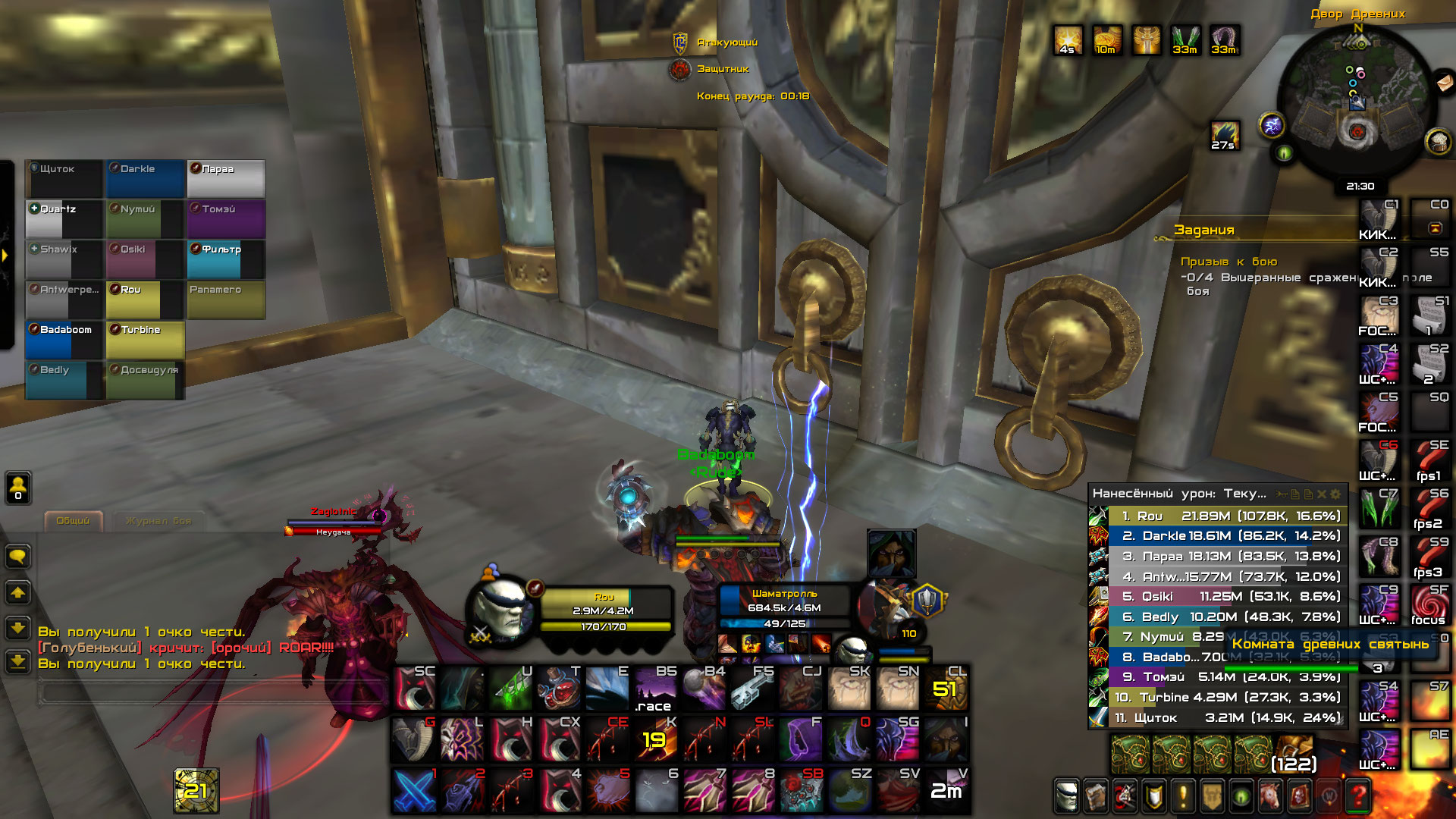
Task: Click the minimap clock showing 21:30
Action: 1360,187
